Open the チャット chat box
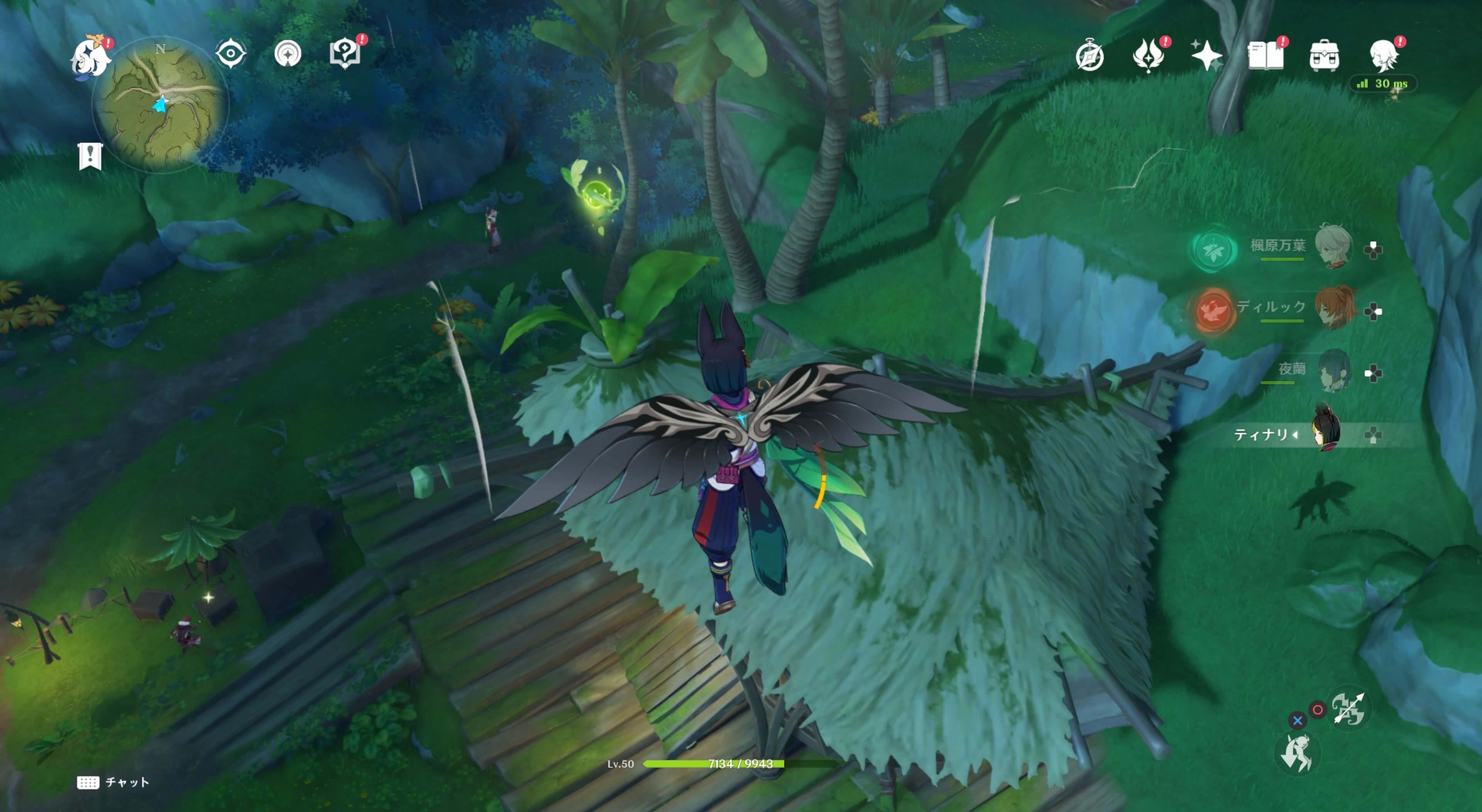Image resolution: width=1482 pixels, height=812 pixels. tap(113, 782)
